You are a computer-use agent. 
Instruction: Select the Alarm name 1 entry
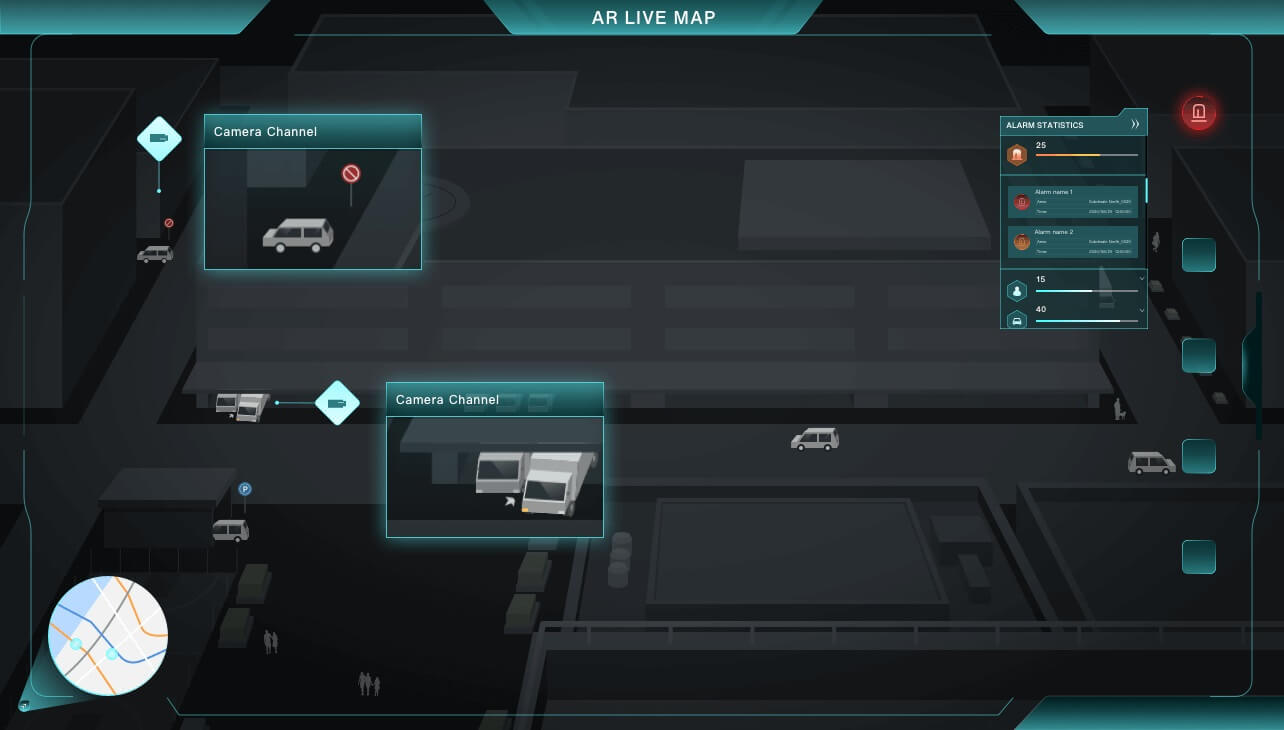tap(1072, 201)
